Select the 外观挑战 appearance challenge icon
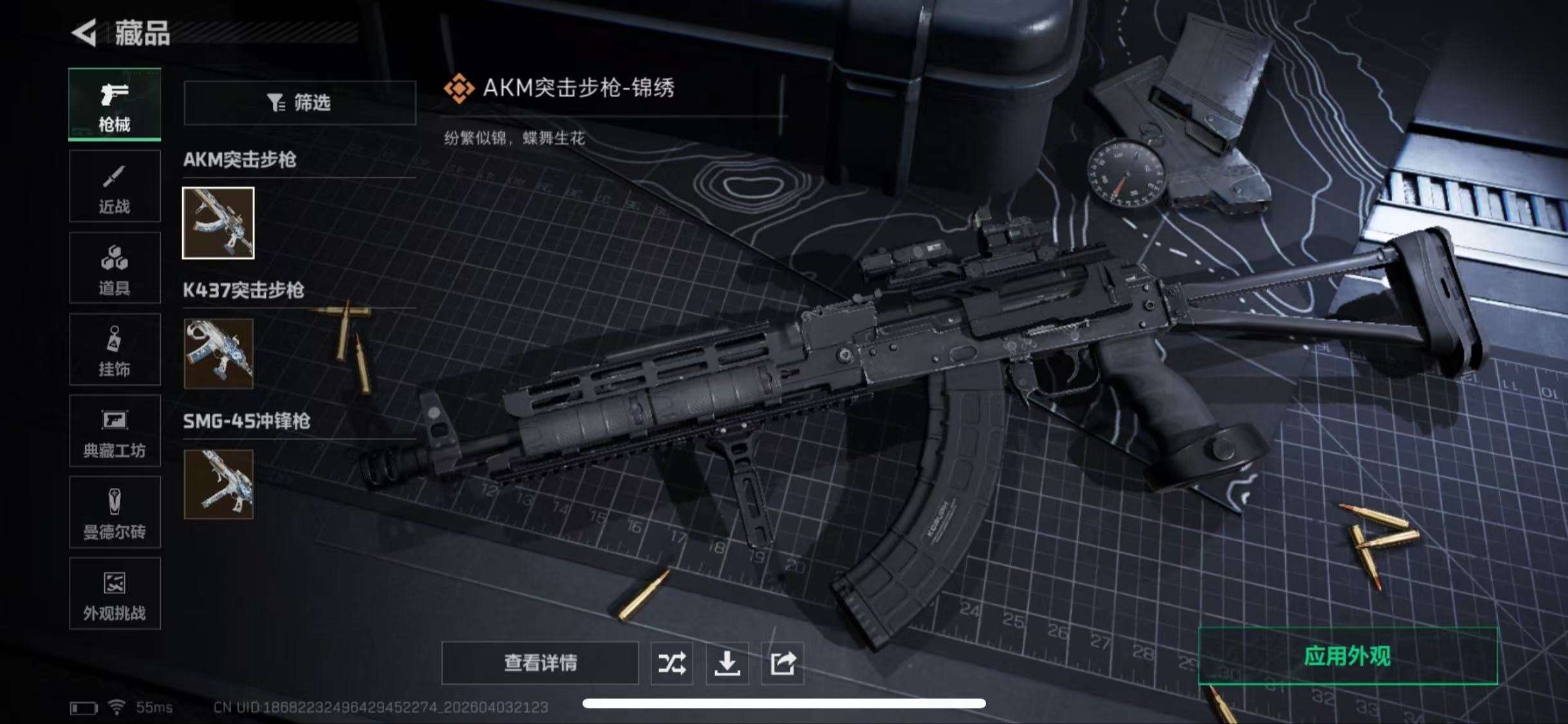 (115, 595)
